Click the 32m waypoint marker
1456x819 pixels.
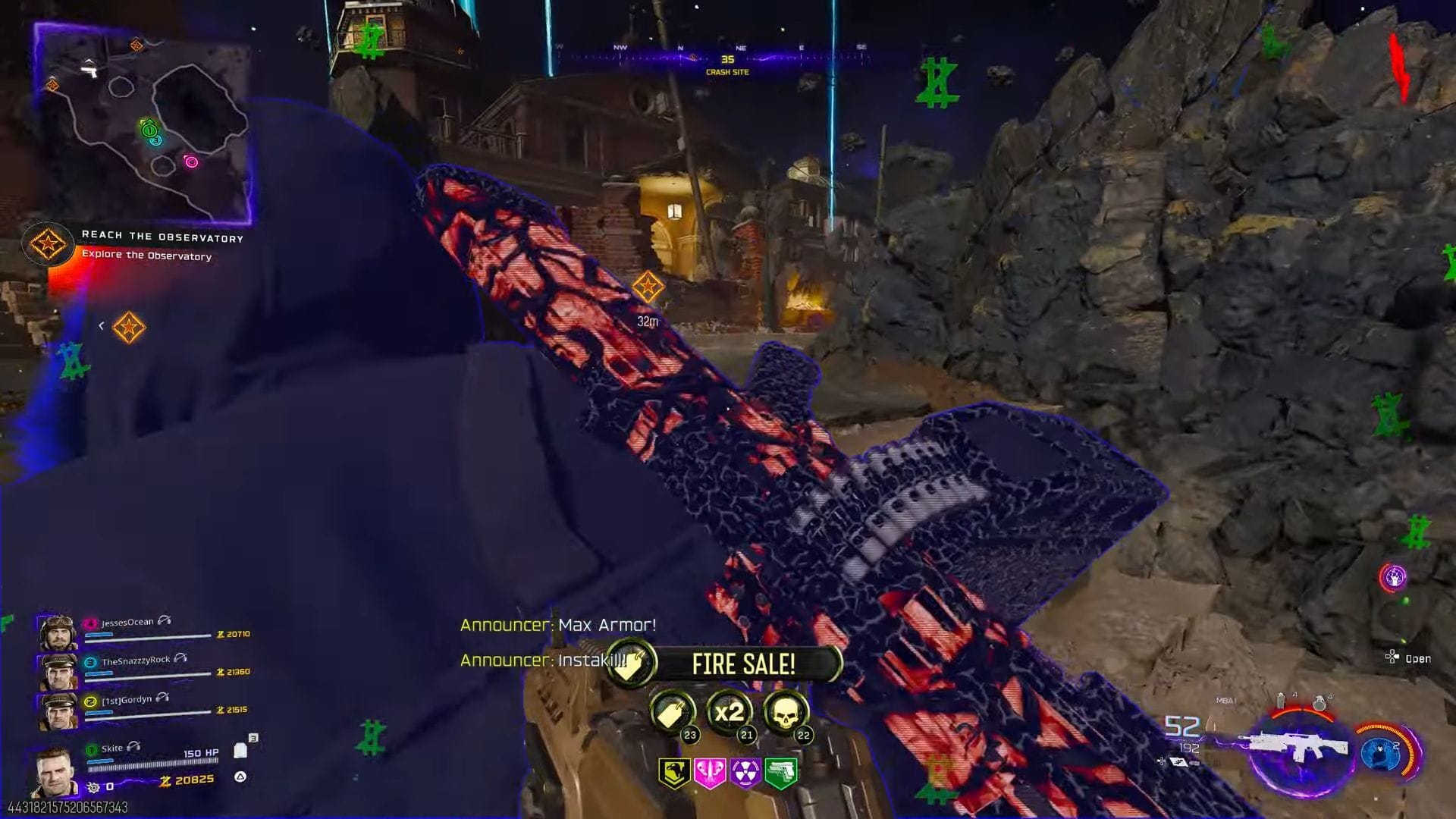648,287
